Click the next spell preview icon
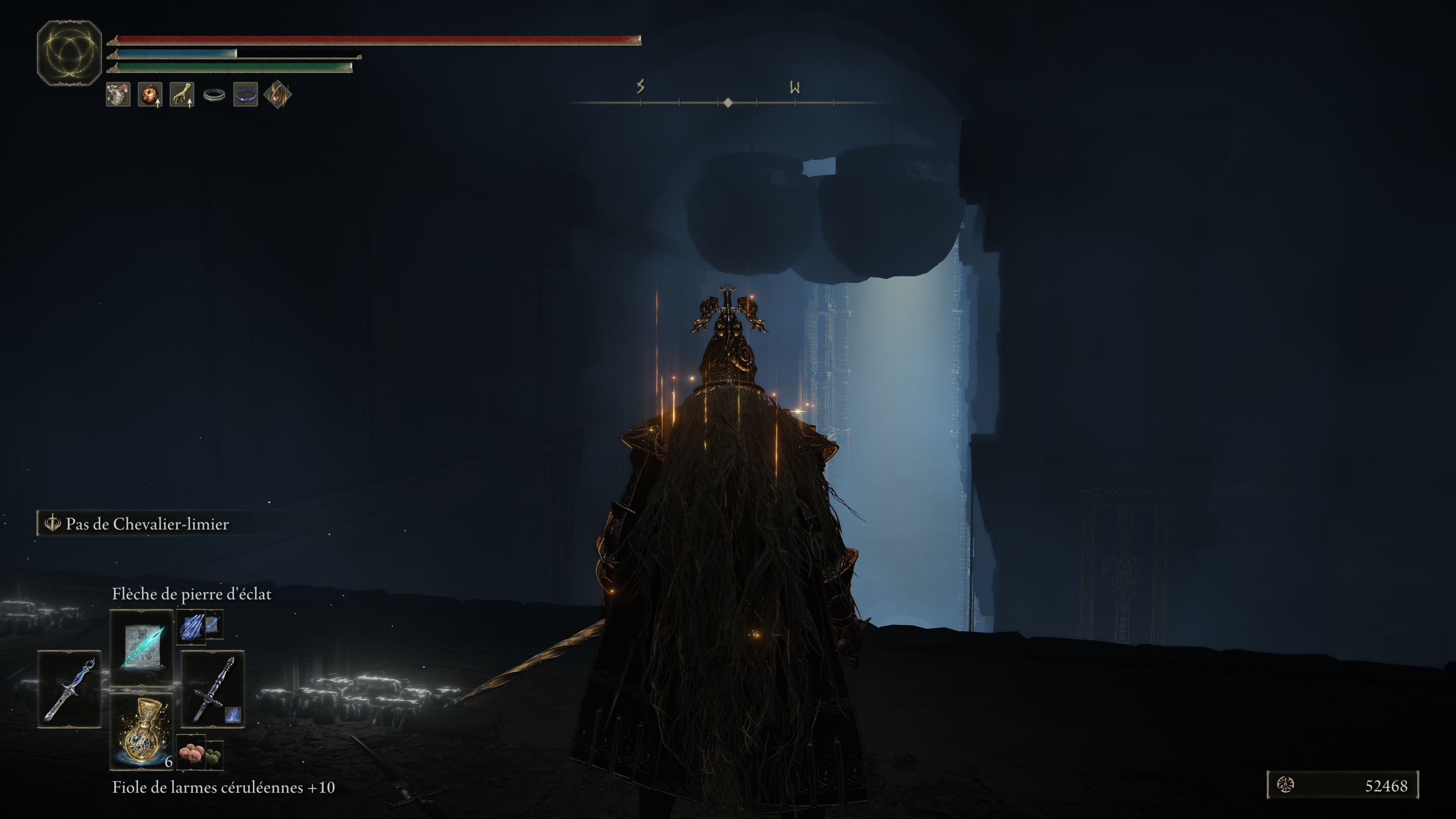This screenshot has height=819, width=1456. pos(192,625)
